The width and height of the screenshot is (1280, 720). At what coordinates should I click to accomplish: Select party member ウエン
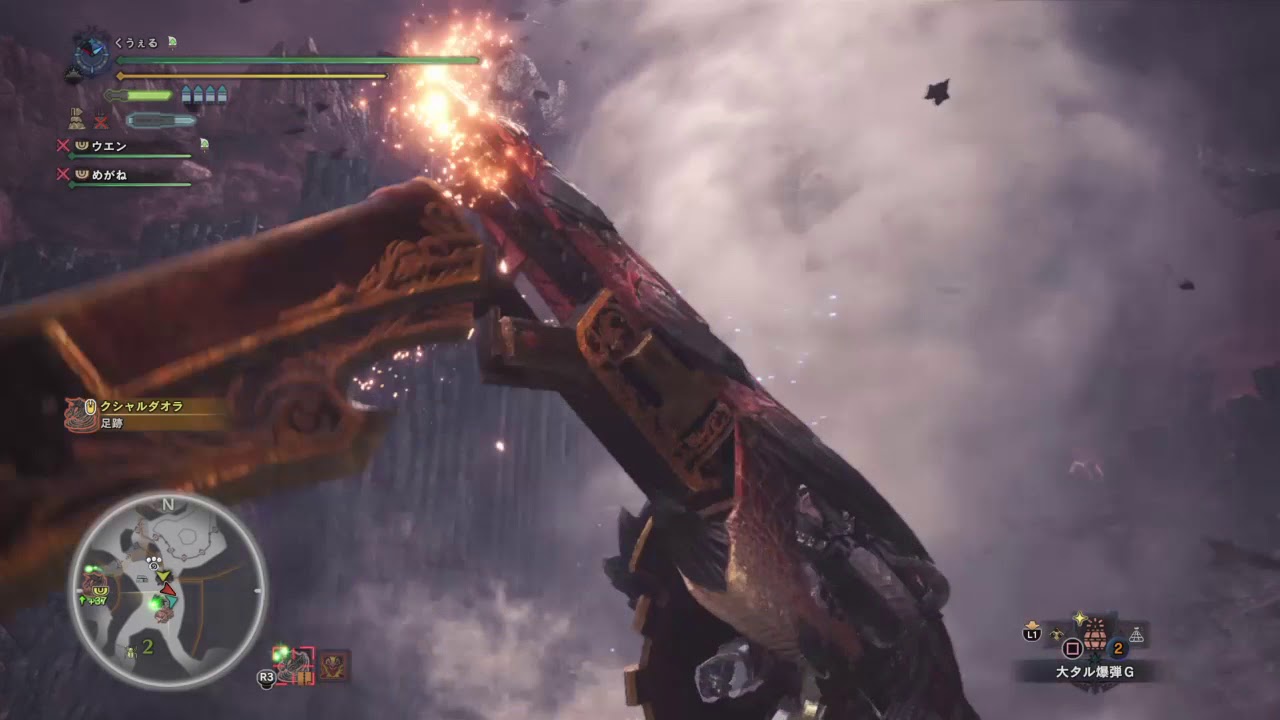point(108,146)
